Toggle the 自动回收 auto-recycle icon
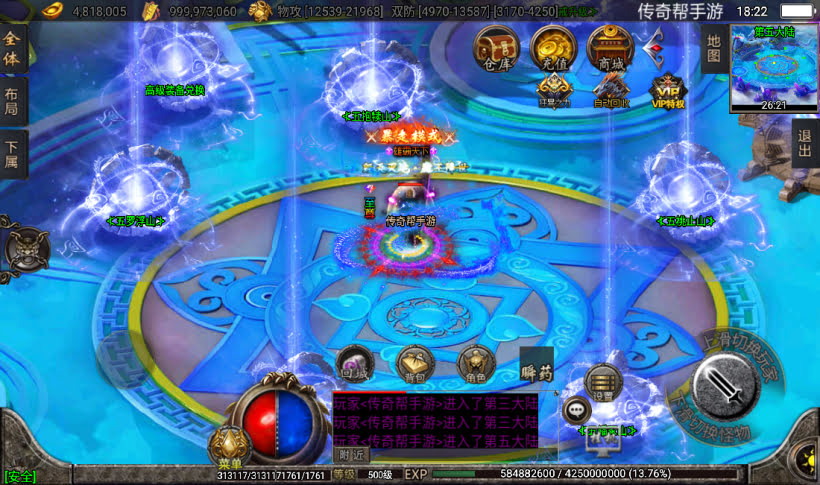 (611, 92)
